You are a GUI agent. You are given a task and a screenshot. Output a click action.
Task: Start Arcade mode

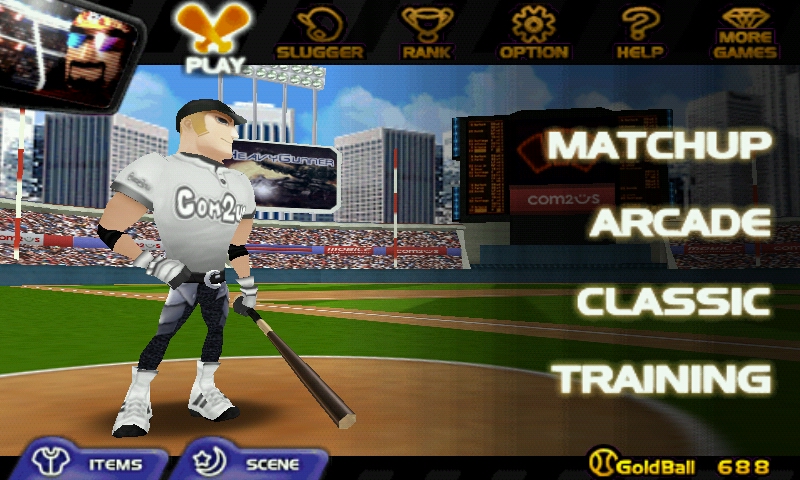click(680, 223)
